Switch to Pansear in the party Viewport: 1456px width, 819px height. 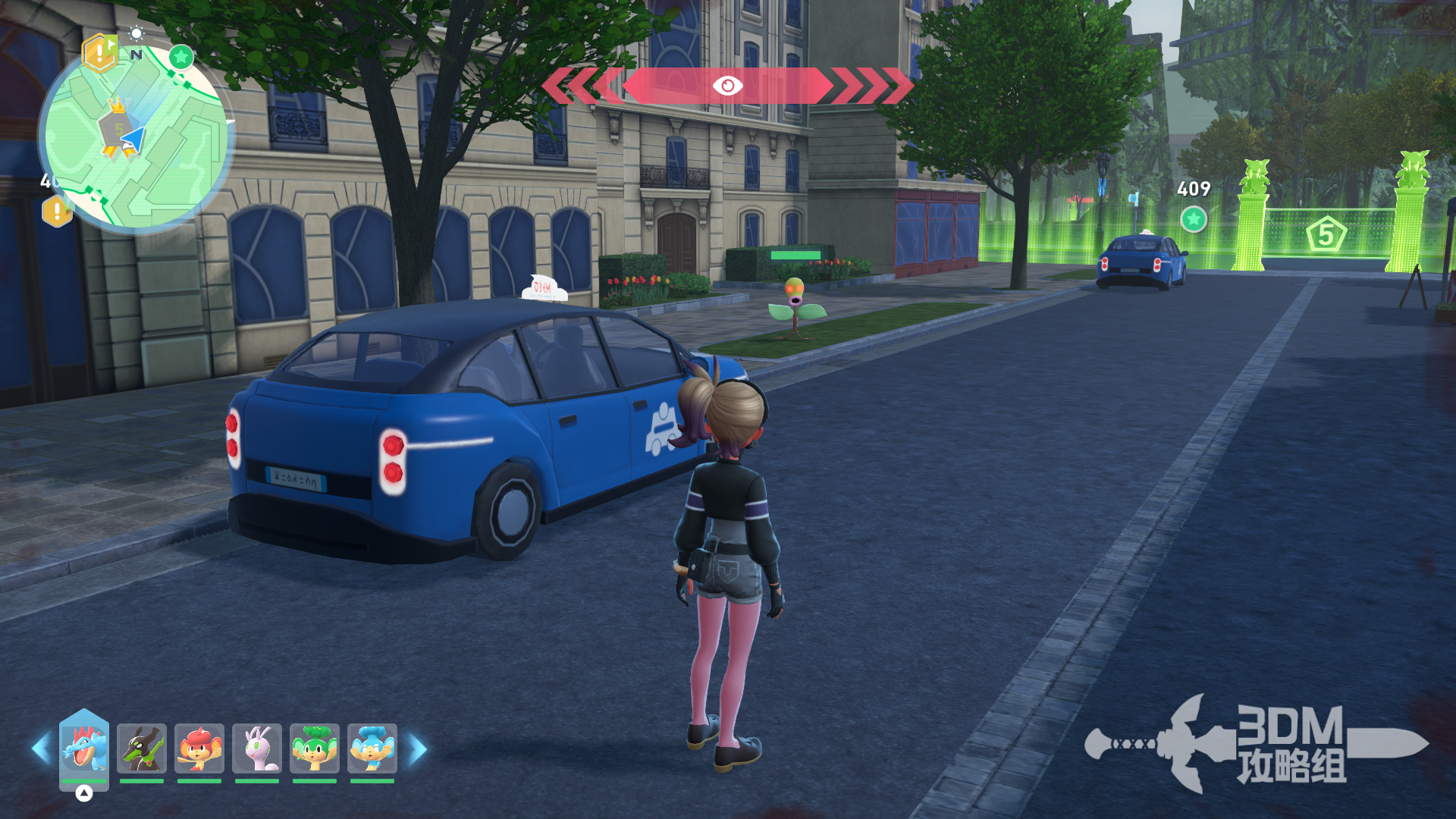coord(199,748)
